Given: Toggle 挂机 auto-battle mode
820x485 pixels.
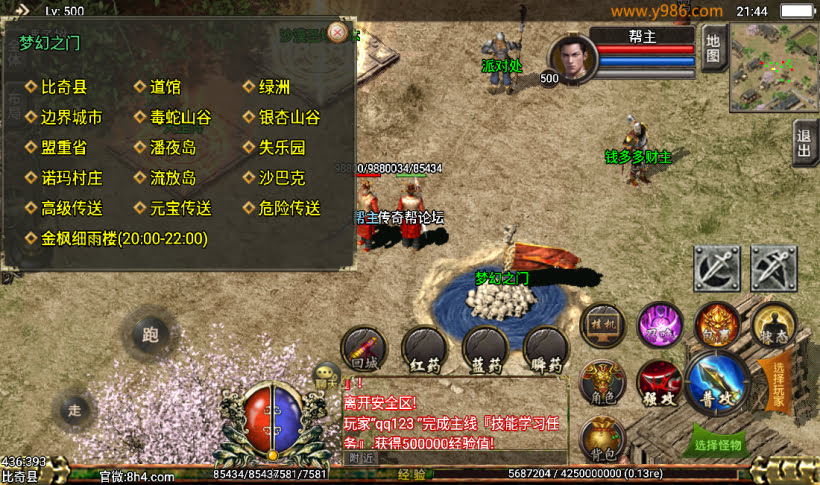Looking at the screenshot, I should click(x=606, y=327).
